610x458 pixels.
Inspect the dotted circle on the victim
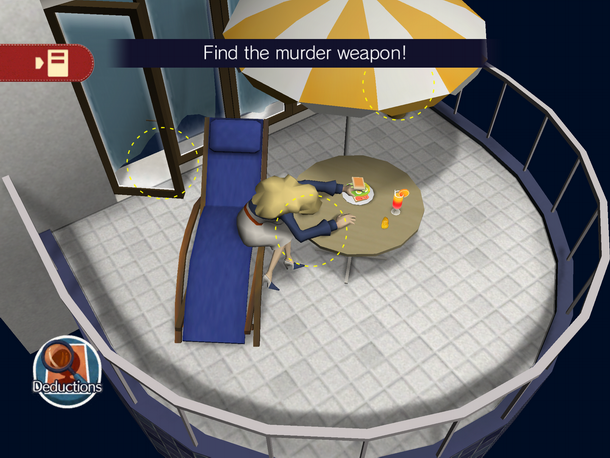pos(310,226)
